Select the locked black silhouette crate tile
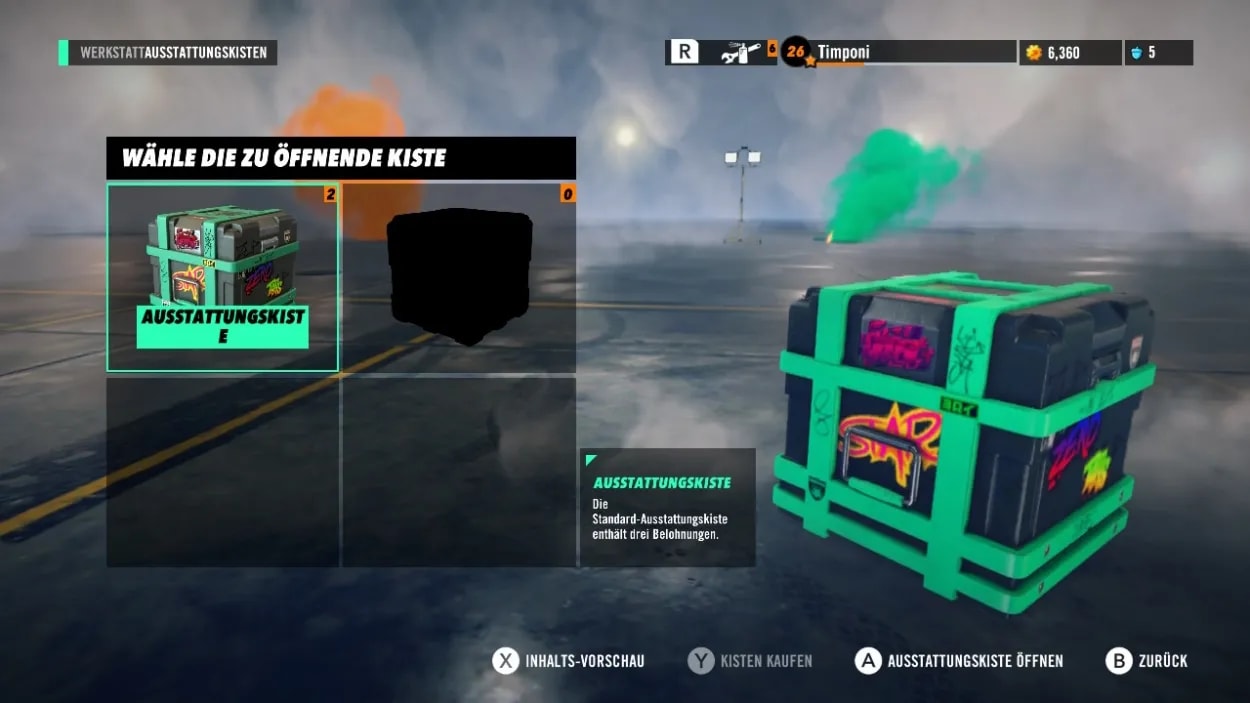The image size is (1250, 703). [x=459, y=277]
